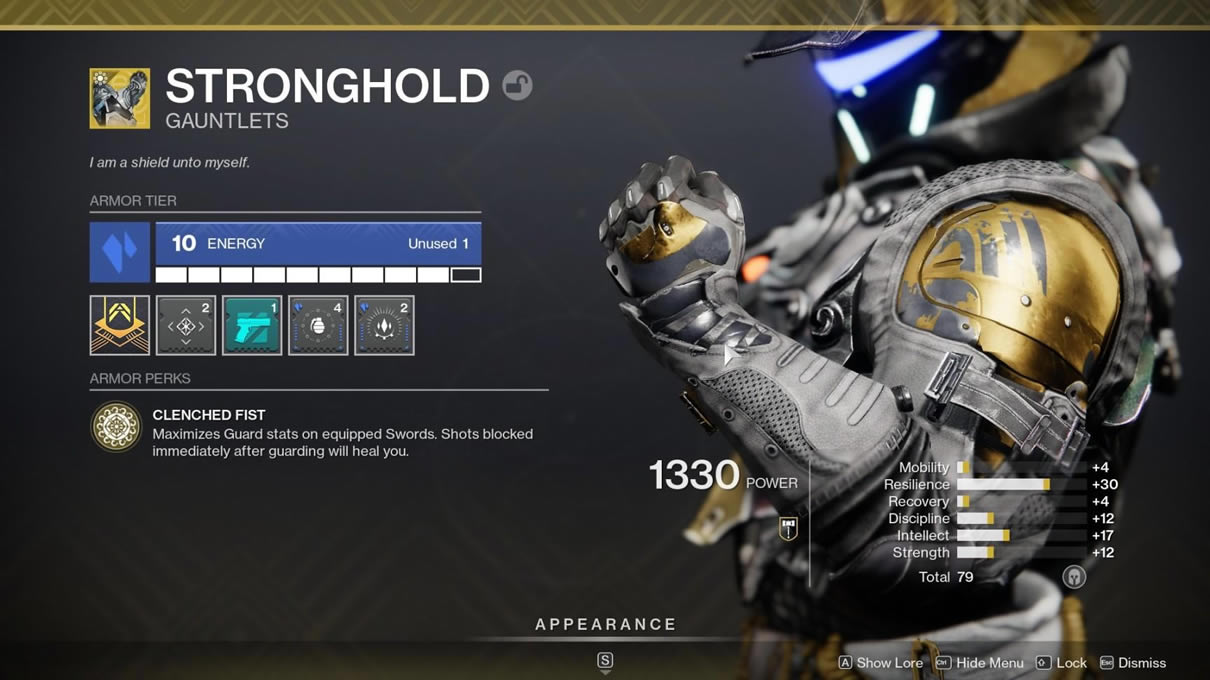The width and height of the screenshot is (1210, 680).
Task: Inspect the Clenched Fist perk icon
Action: (116, 427)
